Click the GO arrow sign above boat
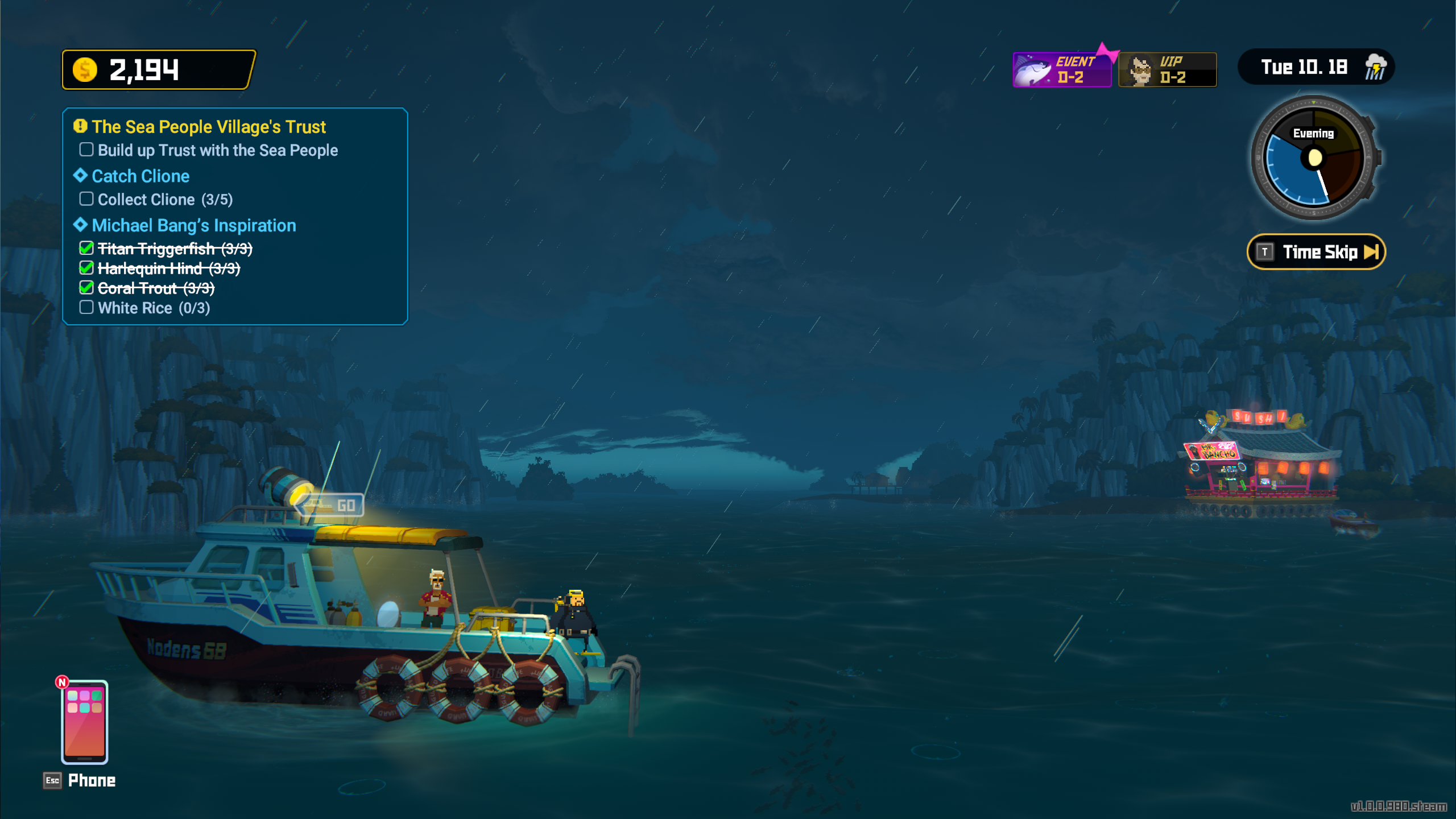Viewport: 1456px width, 819px height. [x=333, y=505]
